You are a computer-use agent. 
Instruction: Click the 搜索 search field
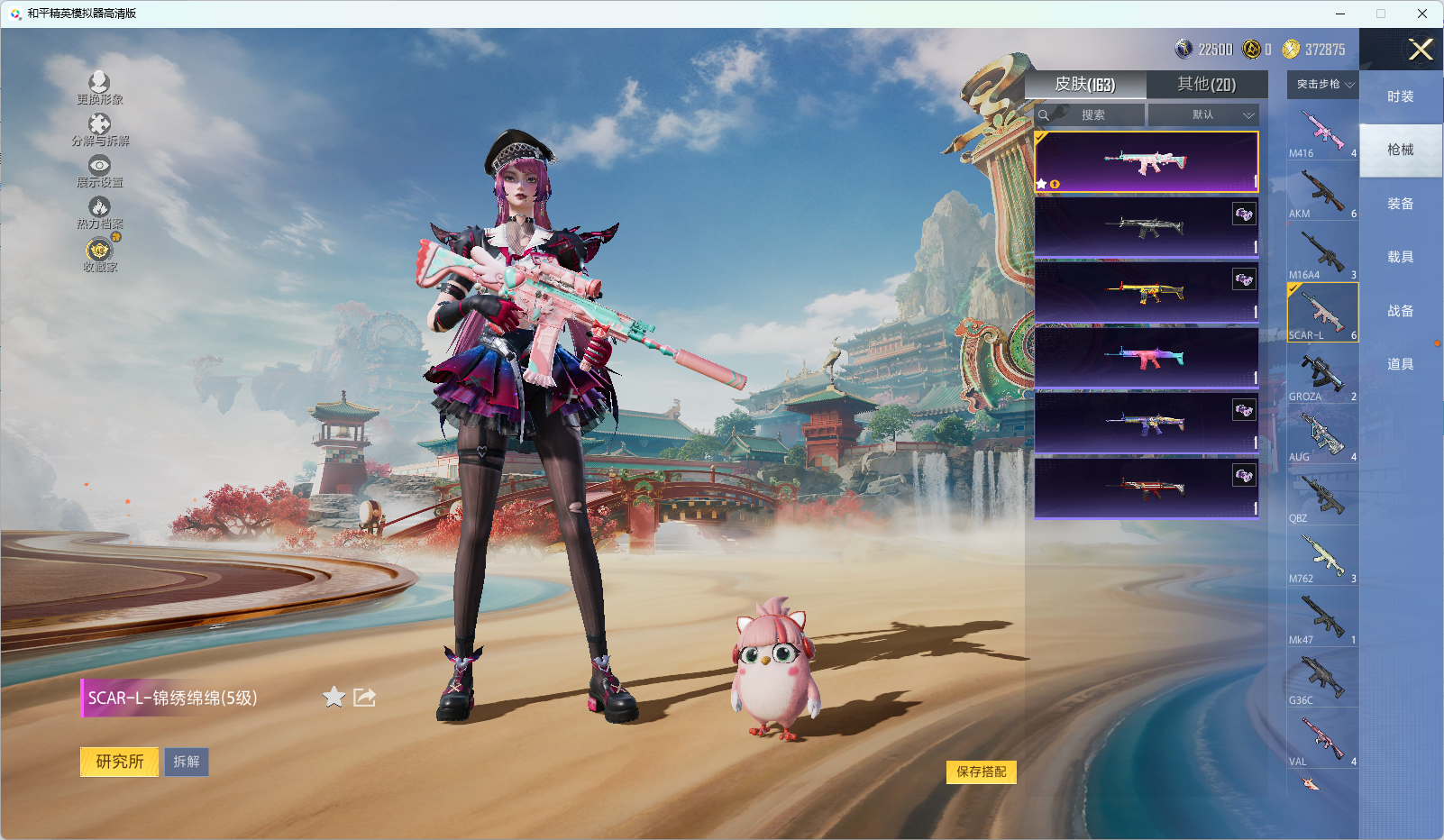point(1092,115)
